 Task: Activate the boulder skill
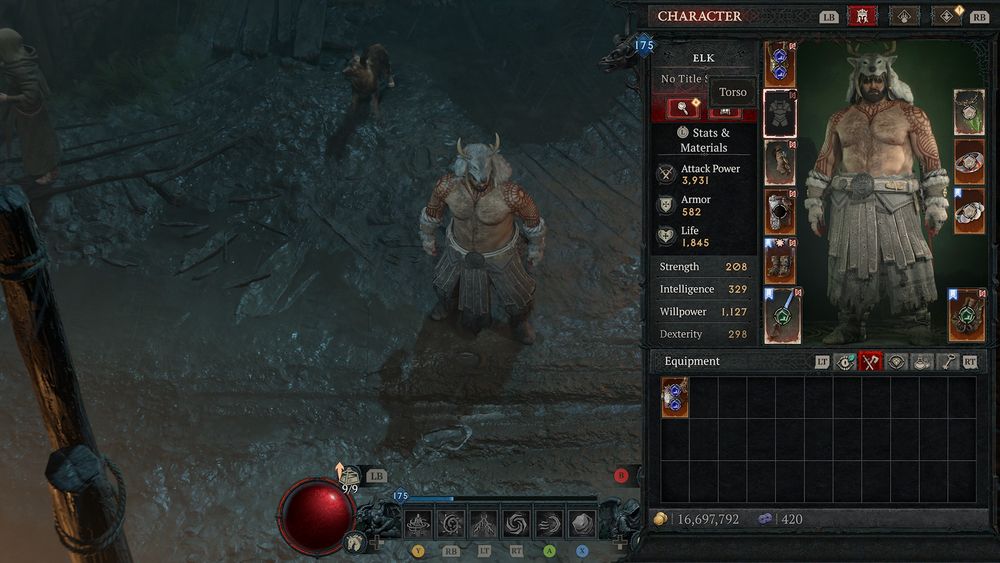point(582,523)
